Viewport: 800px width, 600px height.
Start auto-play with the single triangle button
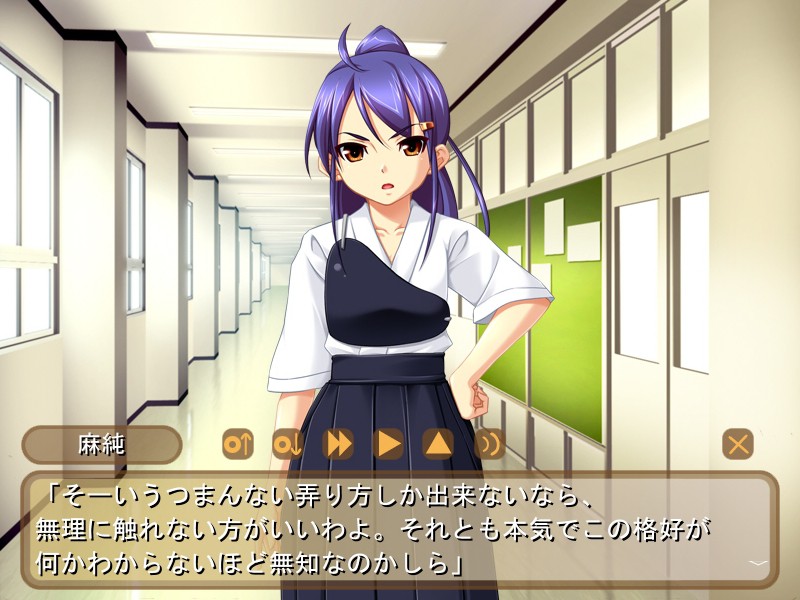pos(388,443)
